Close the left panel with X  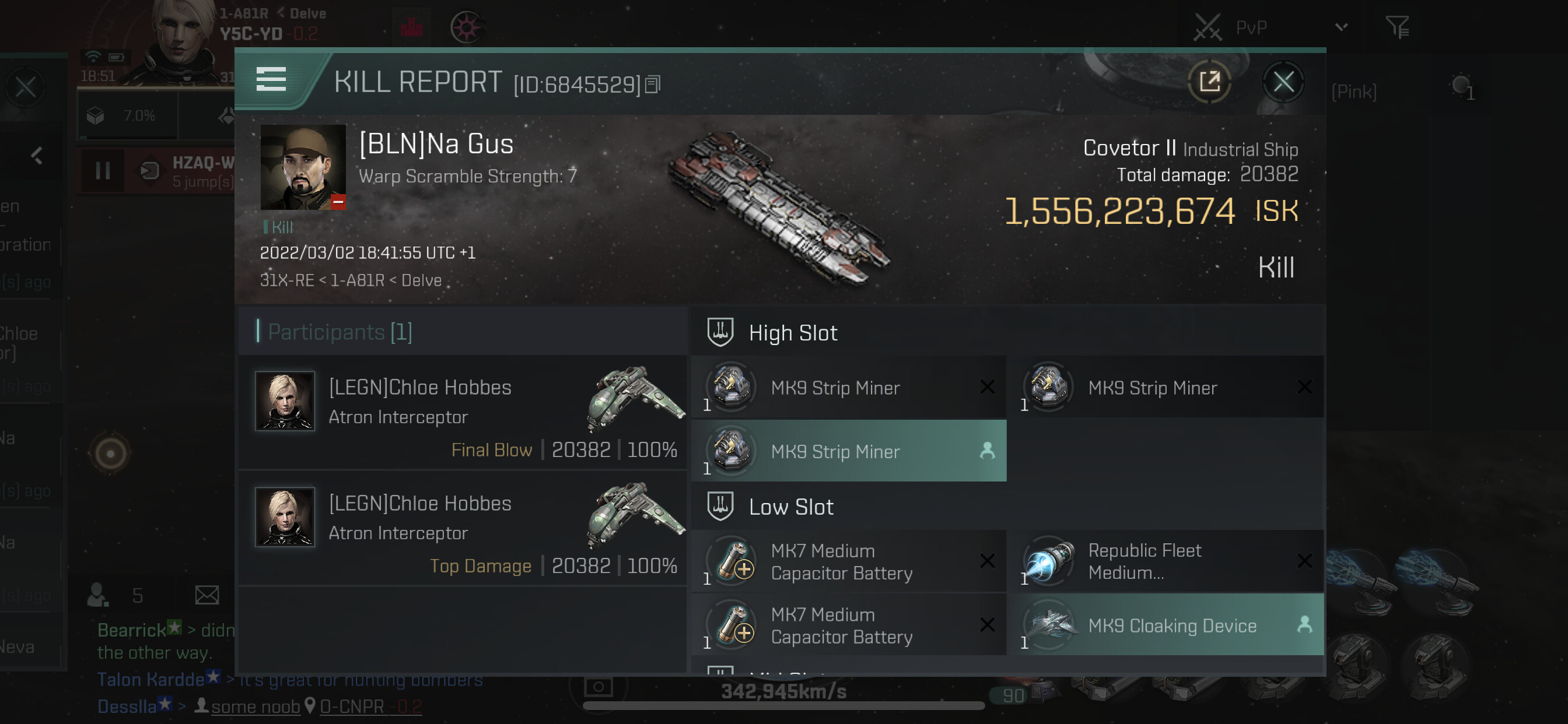26,87
